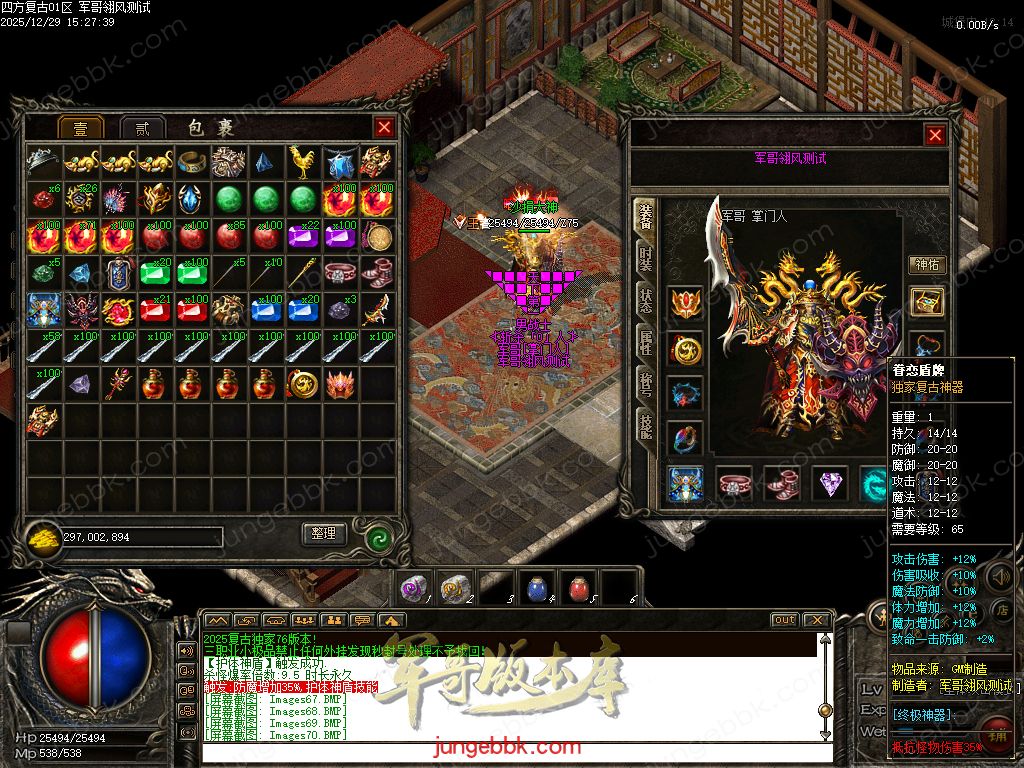Image resolution: width=1024 pixels, height=768 pixels.
Task: Use the blue potion in the hotbar
Action: [536, 588]
